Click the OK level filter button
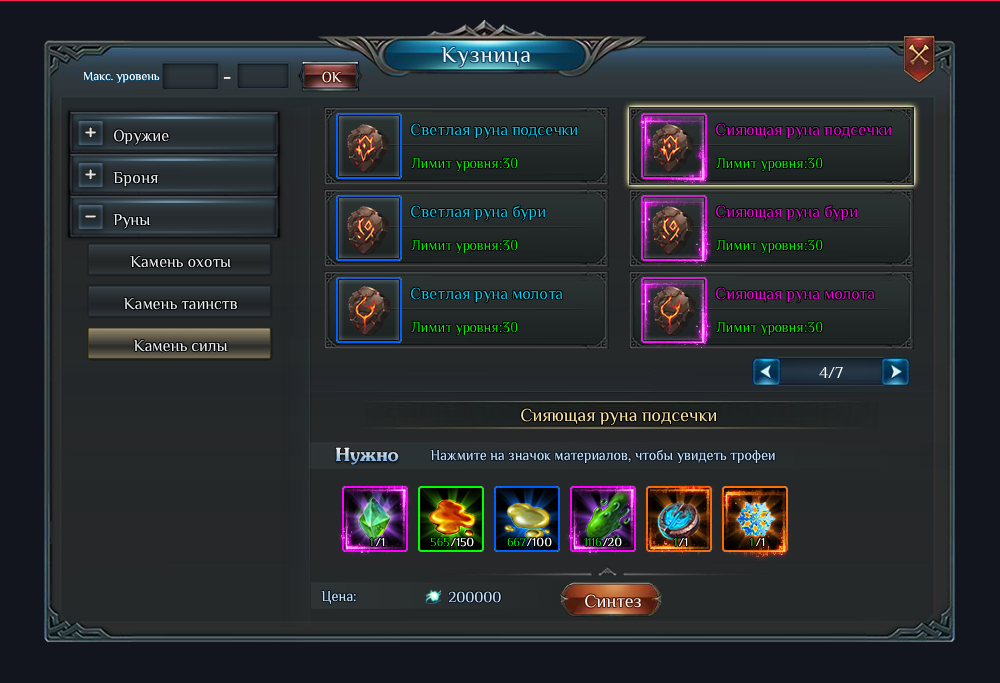Image resolution: width=1000 pixels, height=683 pixels. [330, 76]
